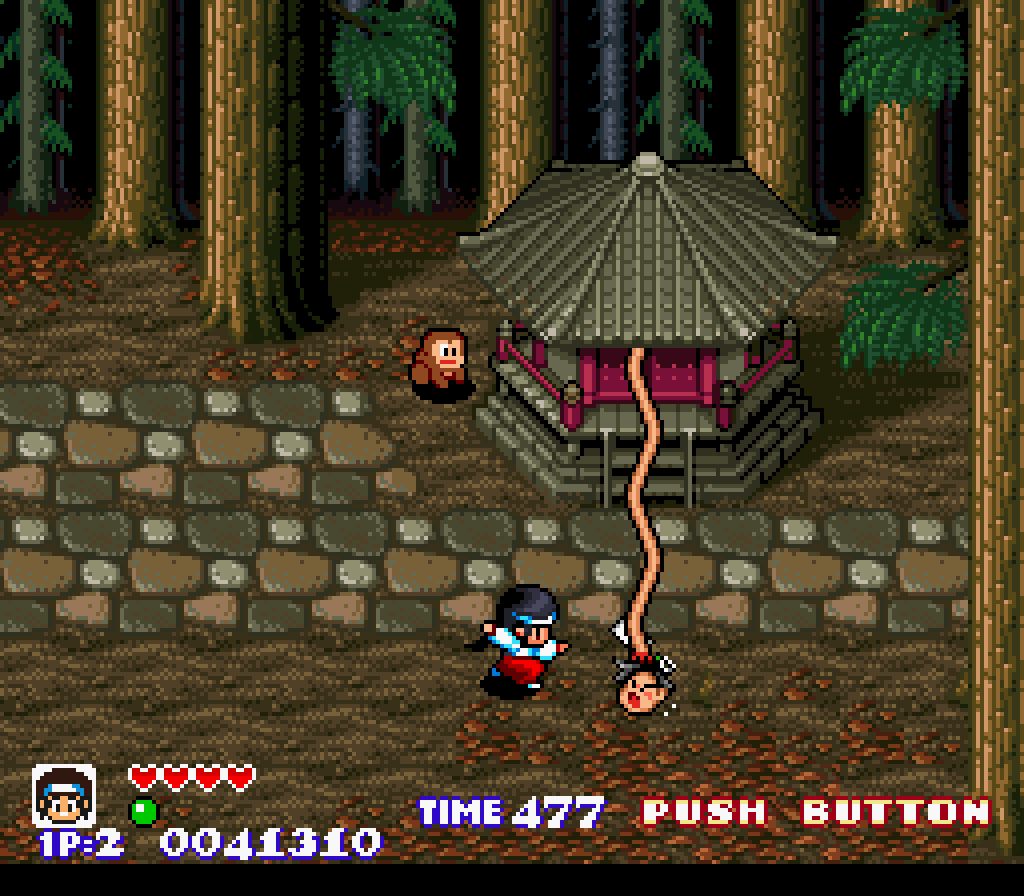Click the player one character portrait
Screen dimensions: 1024x896
[63, 796]
